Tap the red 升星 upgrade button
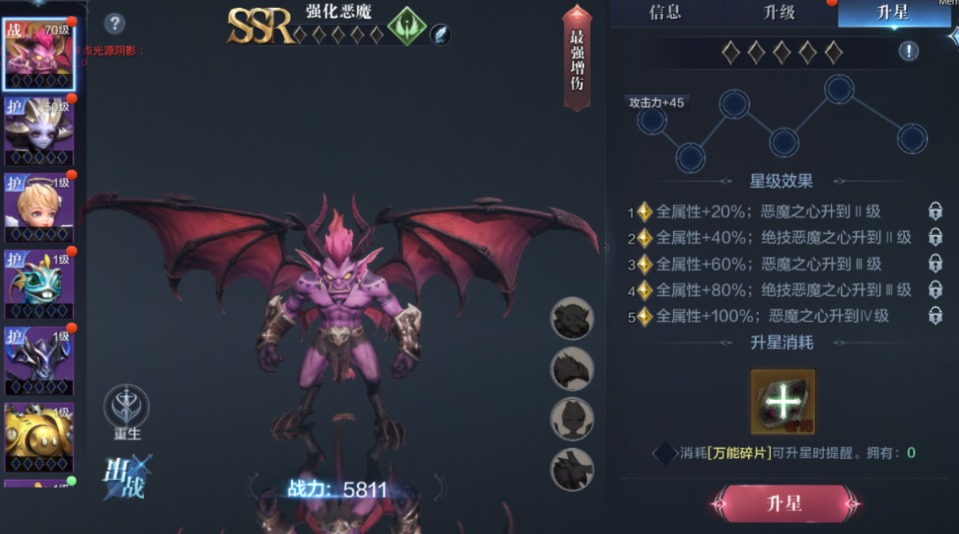The image size is (959, 534). point(785,503)
